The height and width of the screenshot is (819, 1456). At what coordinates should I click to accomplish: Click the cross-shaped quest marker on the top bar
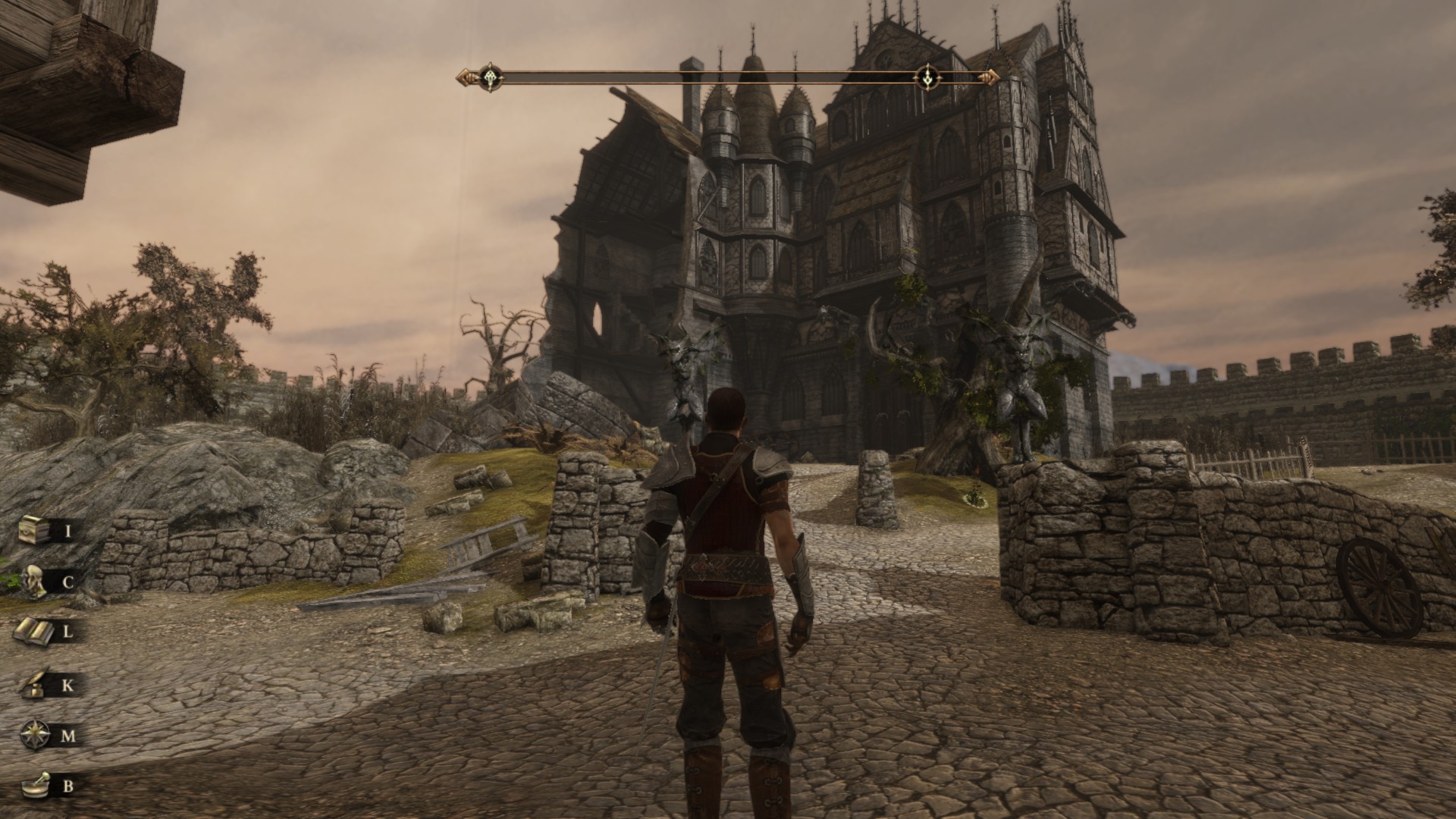[491, 76]
